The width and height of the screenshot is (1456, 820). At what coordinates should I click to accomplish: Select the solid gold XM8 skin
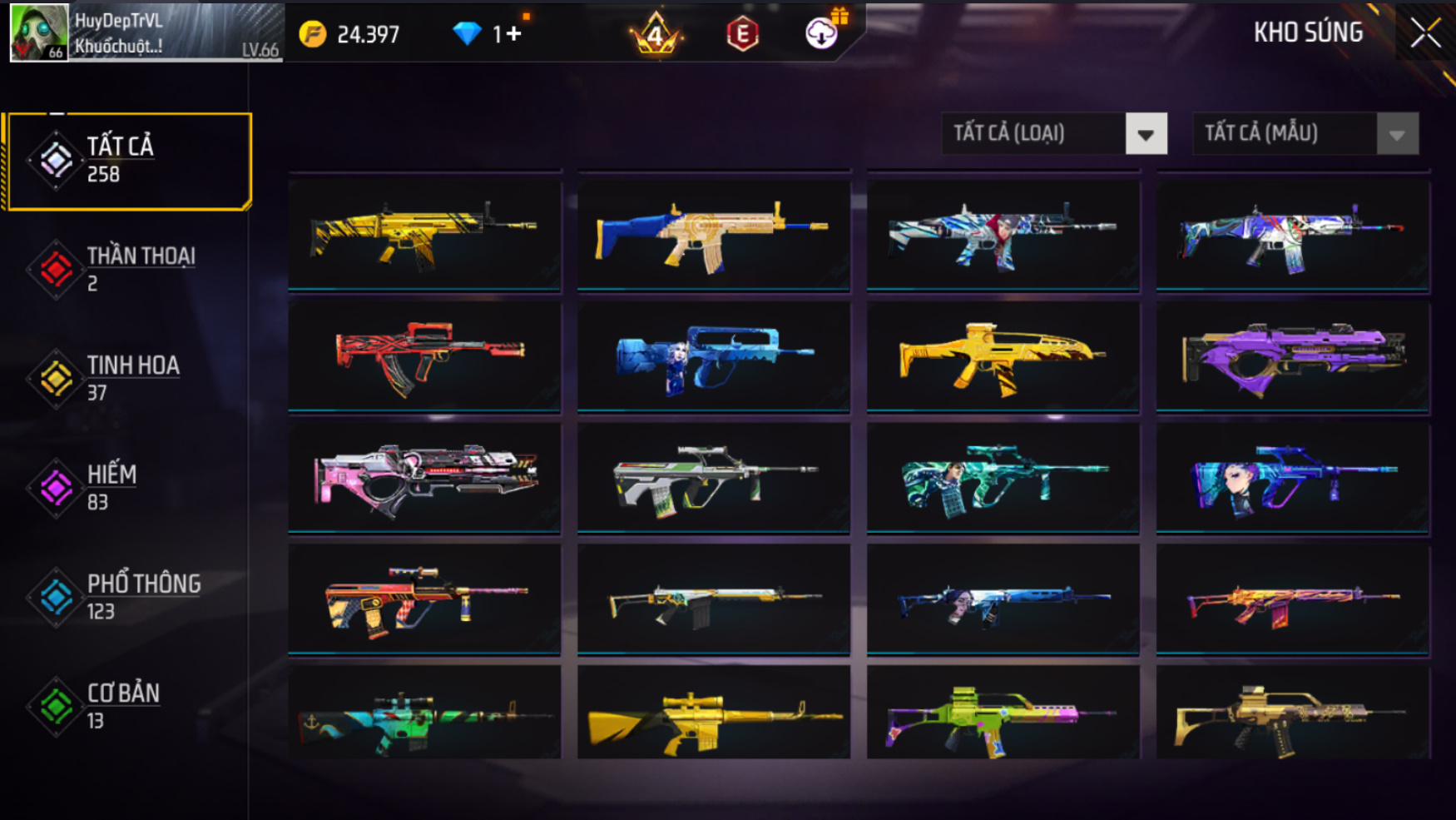coord(1003,355)
